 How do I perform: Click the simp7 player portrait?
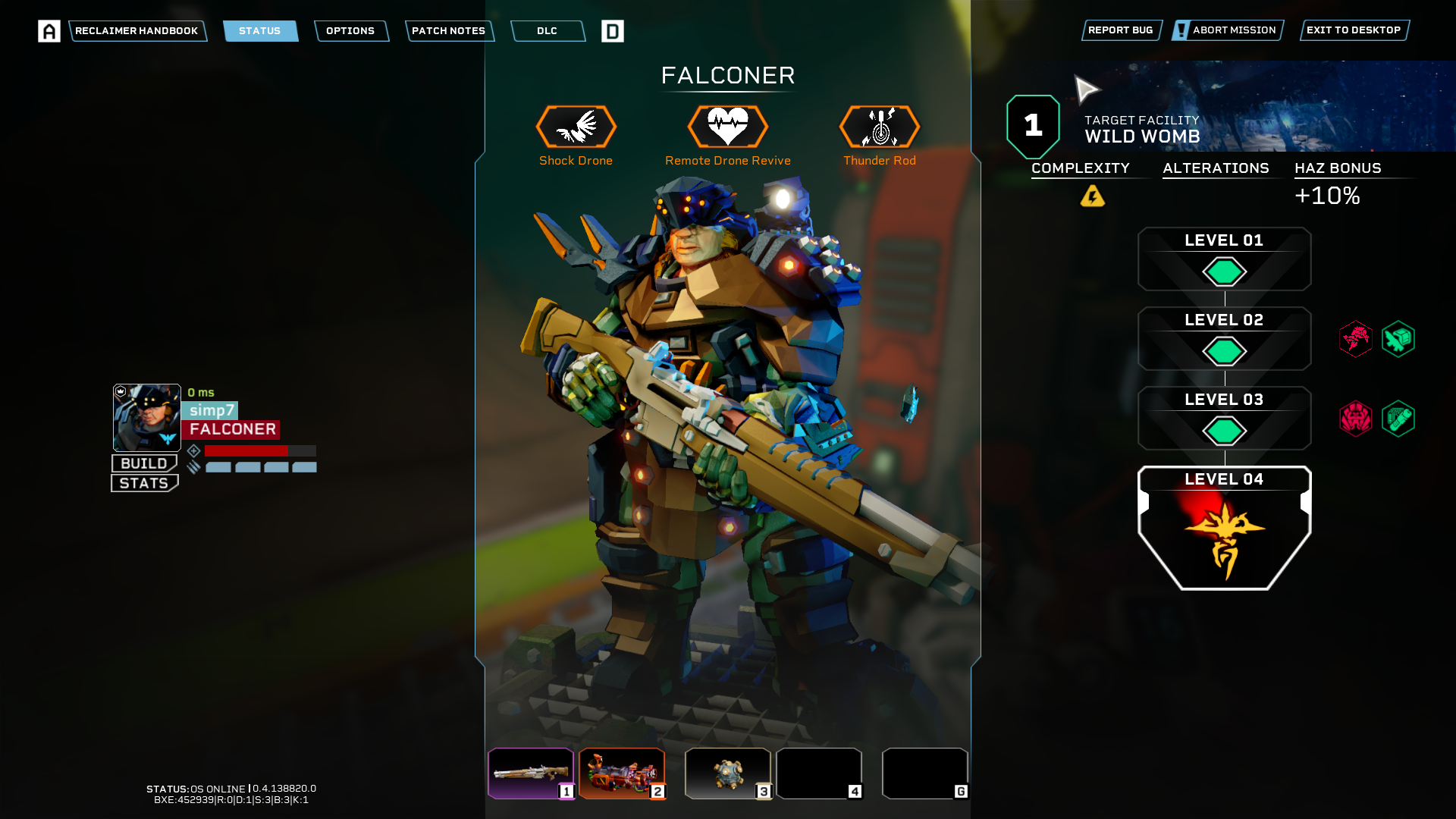pyautogui.click(x=147, y=417)
